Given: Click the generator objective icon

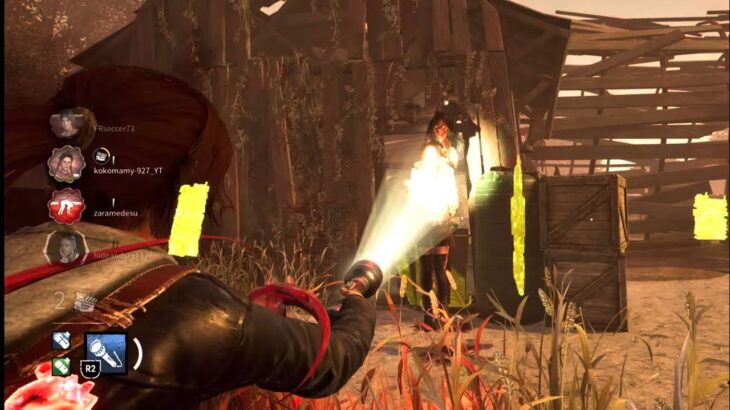Looking at the screenshot, I should pos(87,302).
